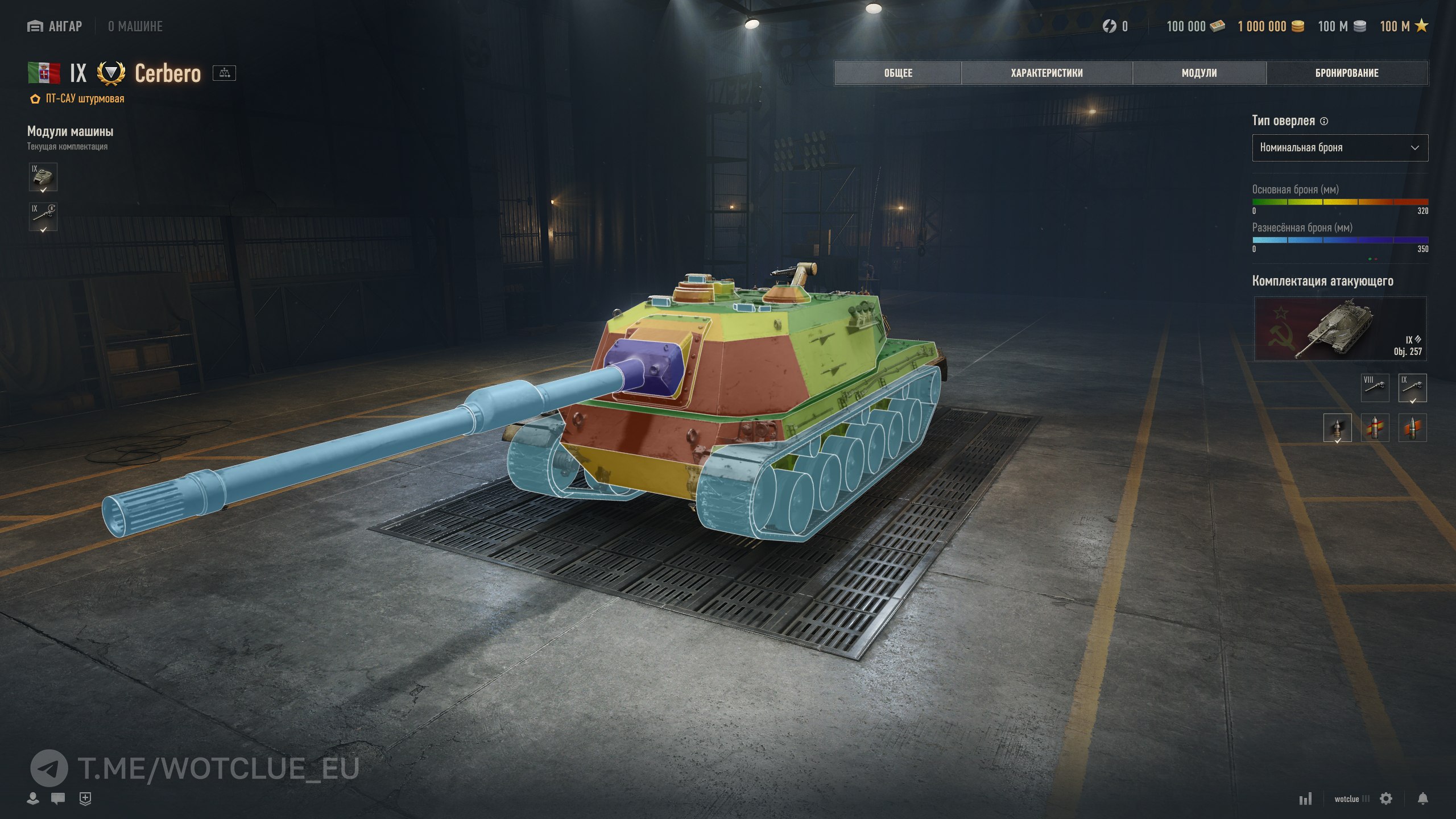Switch to the Общее tab
This screenshot has width=1456, height=819.
click(x=897, y=73)
